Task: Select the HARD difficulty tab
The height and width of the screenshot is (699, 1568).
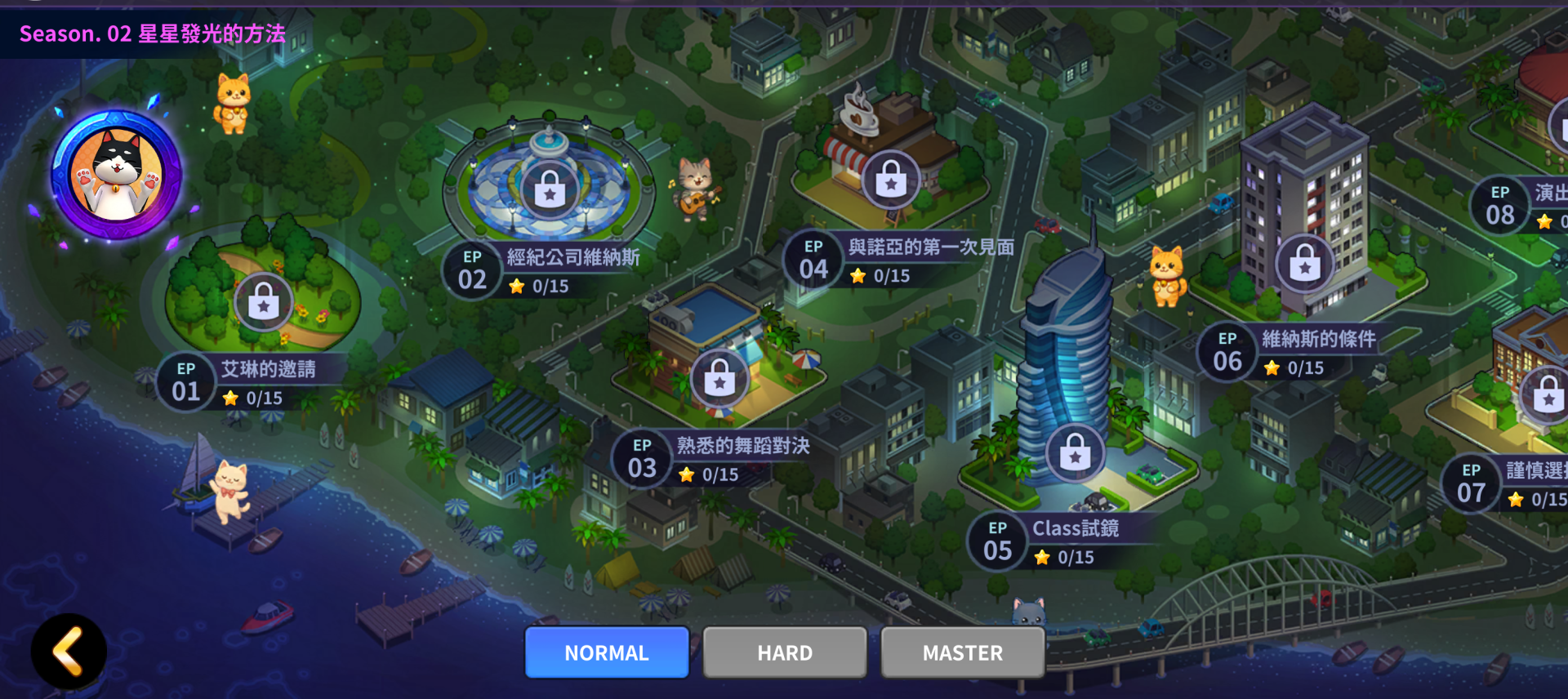Action: [x=785, y=652]
